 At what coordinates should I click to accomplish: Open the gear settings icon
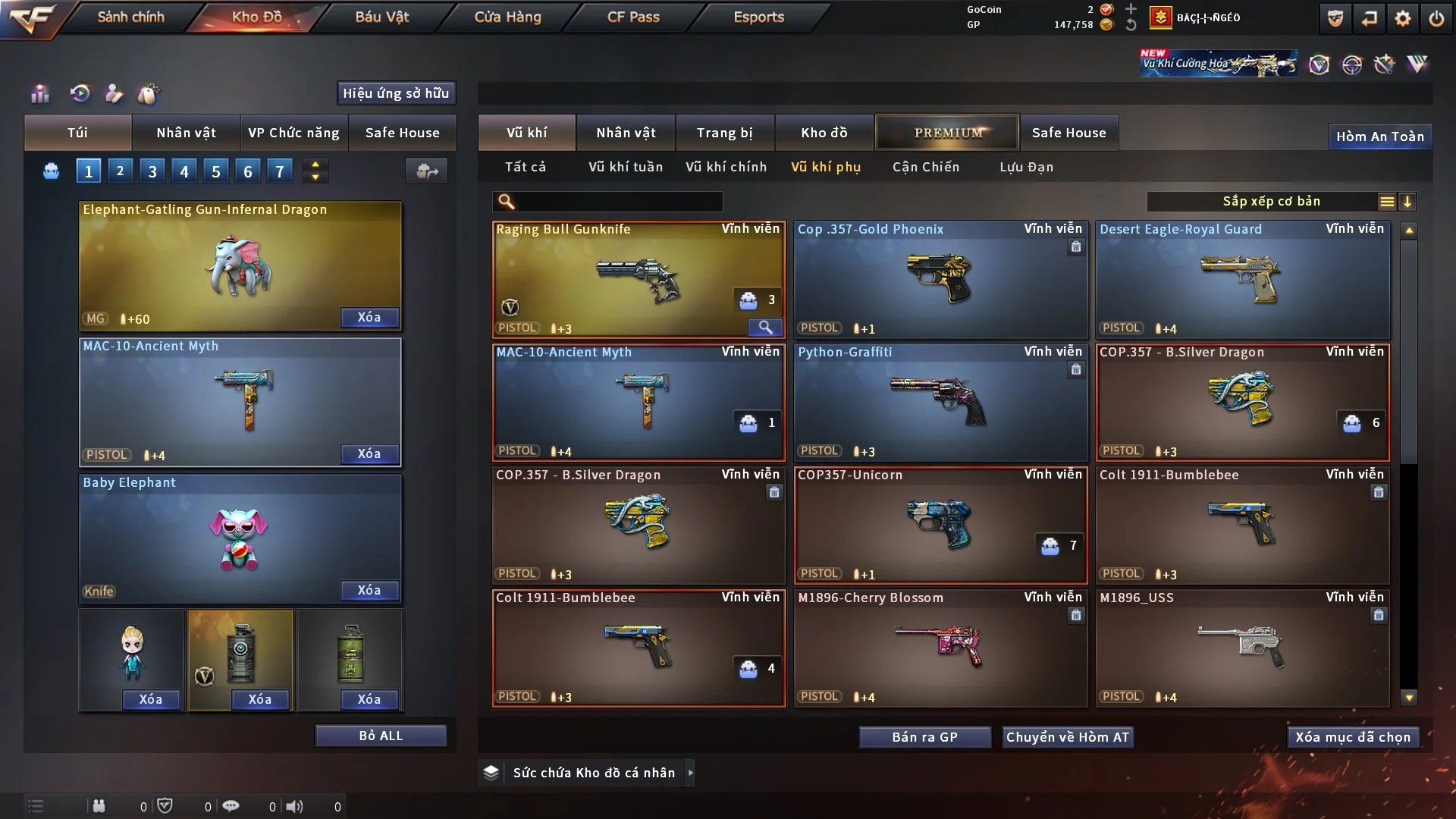click(x=1402, y=18)
